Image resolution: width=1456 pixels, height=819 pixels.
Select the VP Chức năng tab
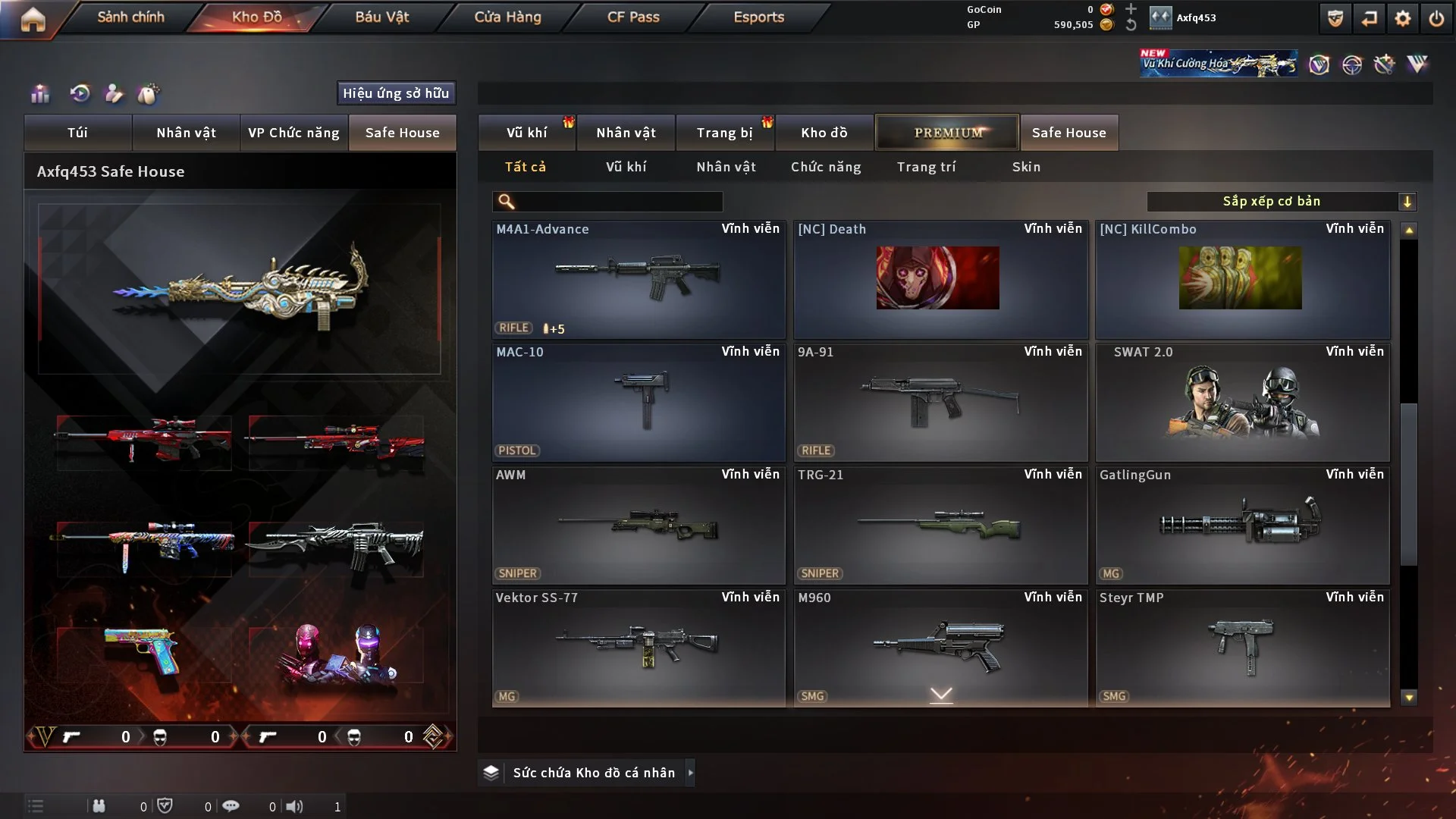click(293, 133)
